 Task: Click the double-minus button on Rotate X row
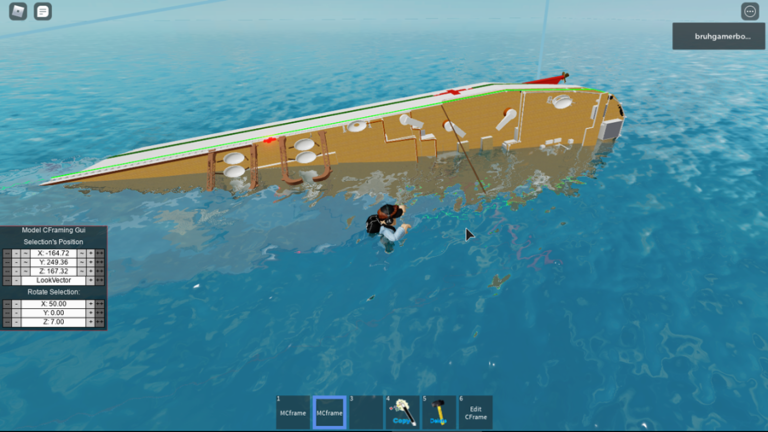pyautogui.click(x=7, y=303)
